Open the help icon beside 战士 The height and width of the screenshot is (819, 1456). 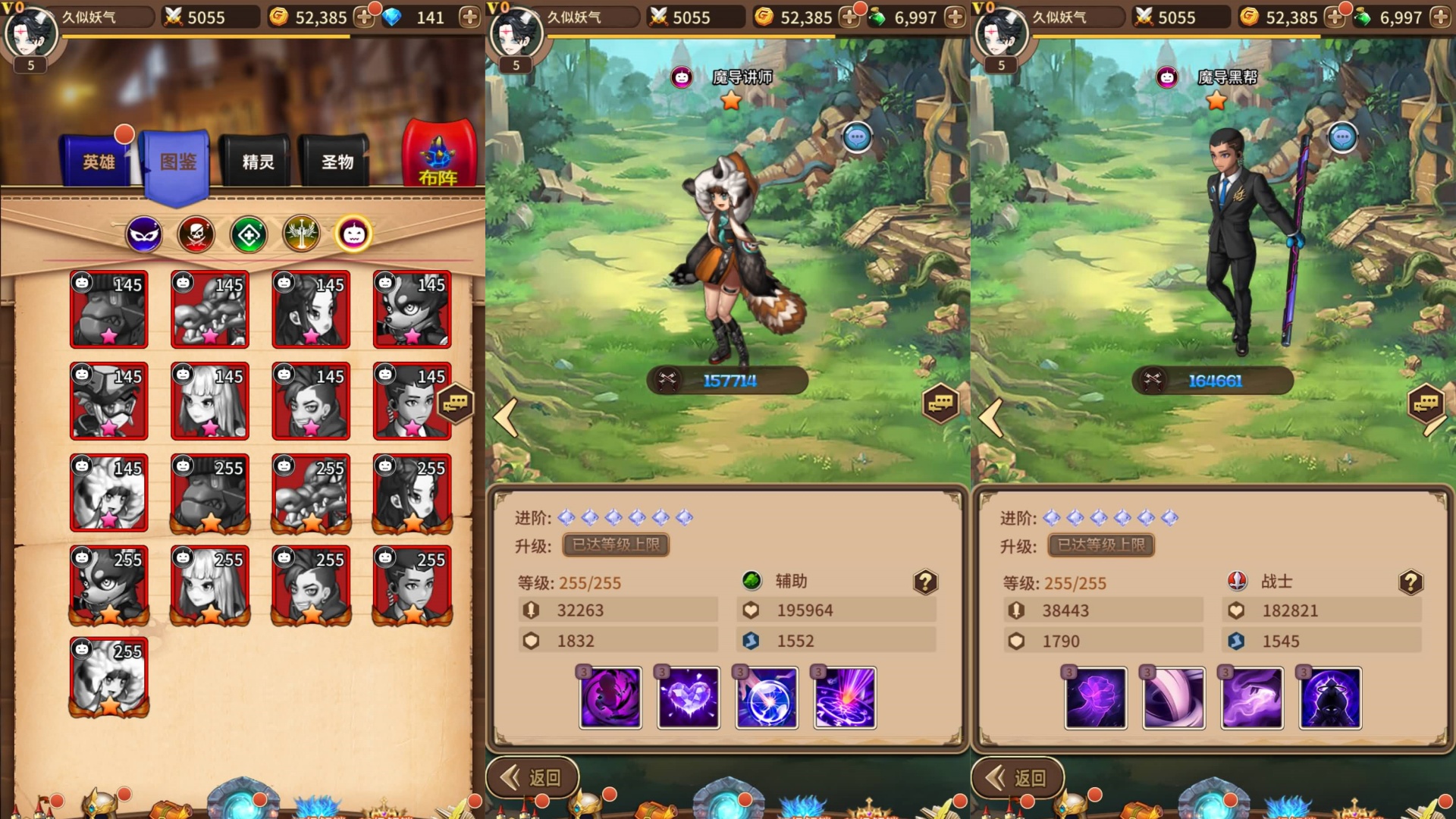click(1410, 582)
